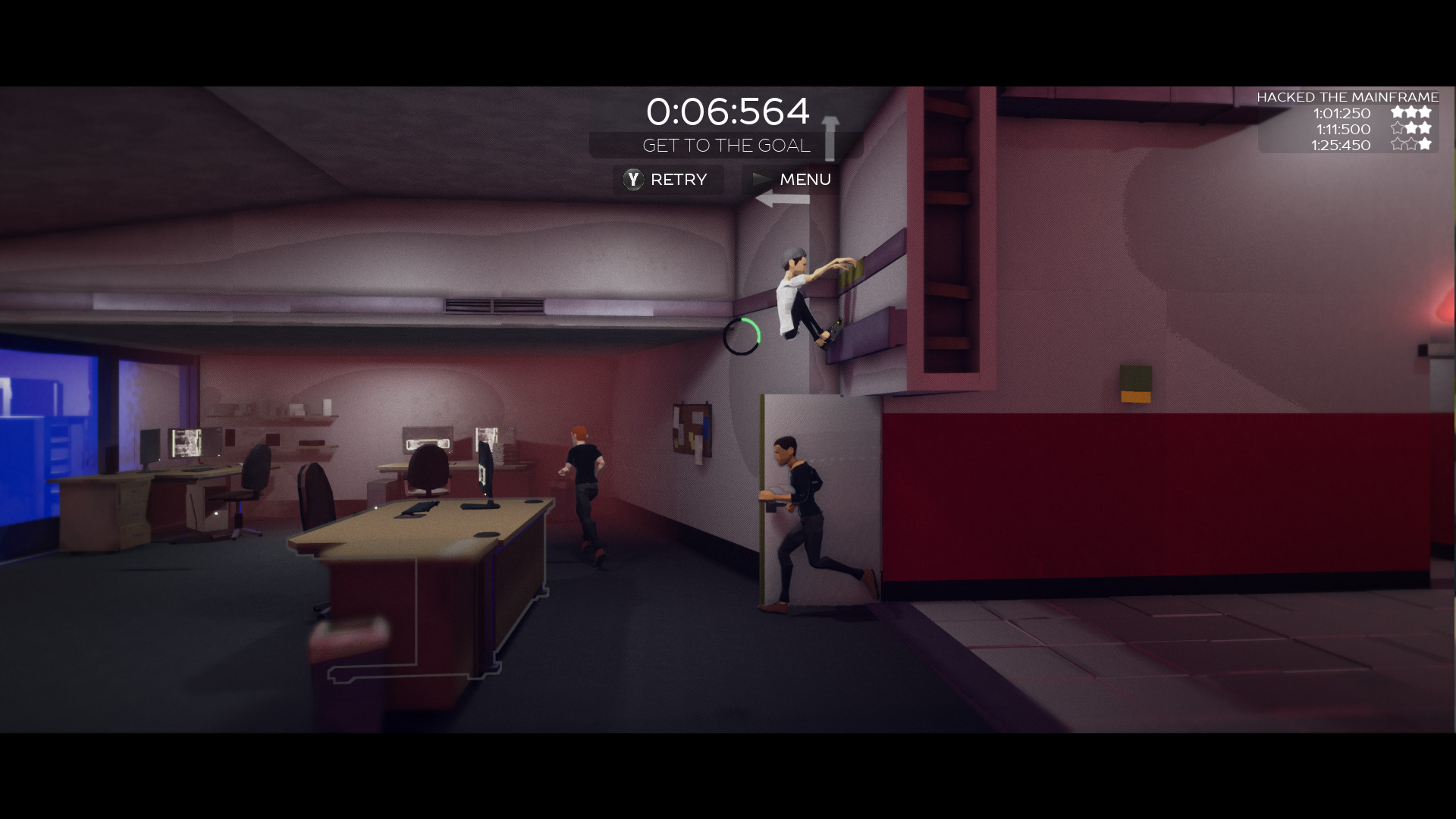Select the empty star next to 1:11:500

tap(1398, 129)
